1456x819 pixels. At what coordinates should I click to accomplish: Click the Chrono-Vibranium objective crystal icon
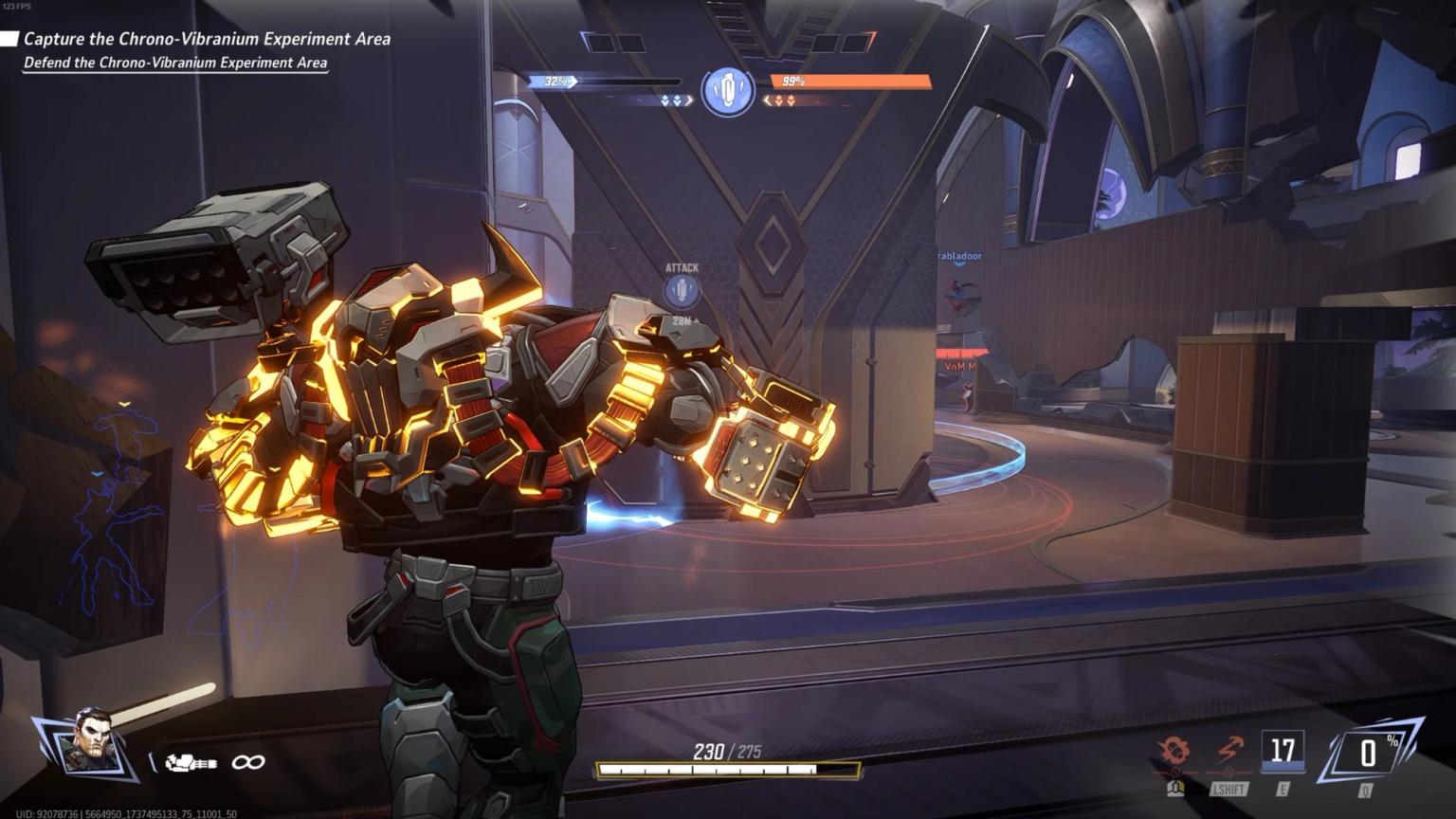(x=727, y=92)
